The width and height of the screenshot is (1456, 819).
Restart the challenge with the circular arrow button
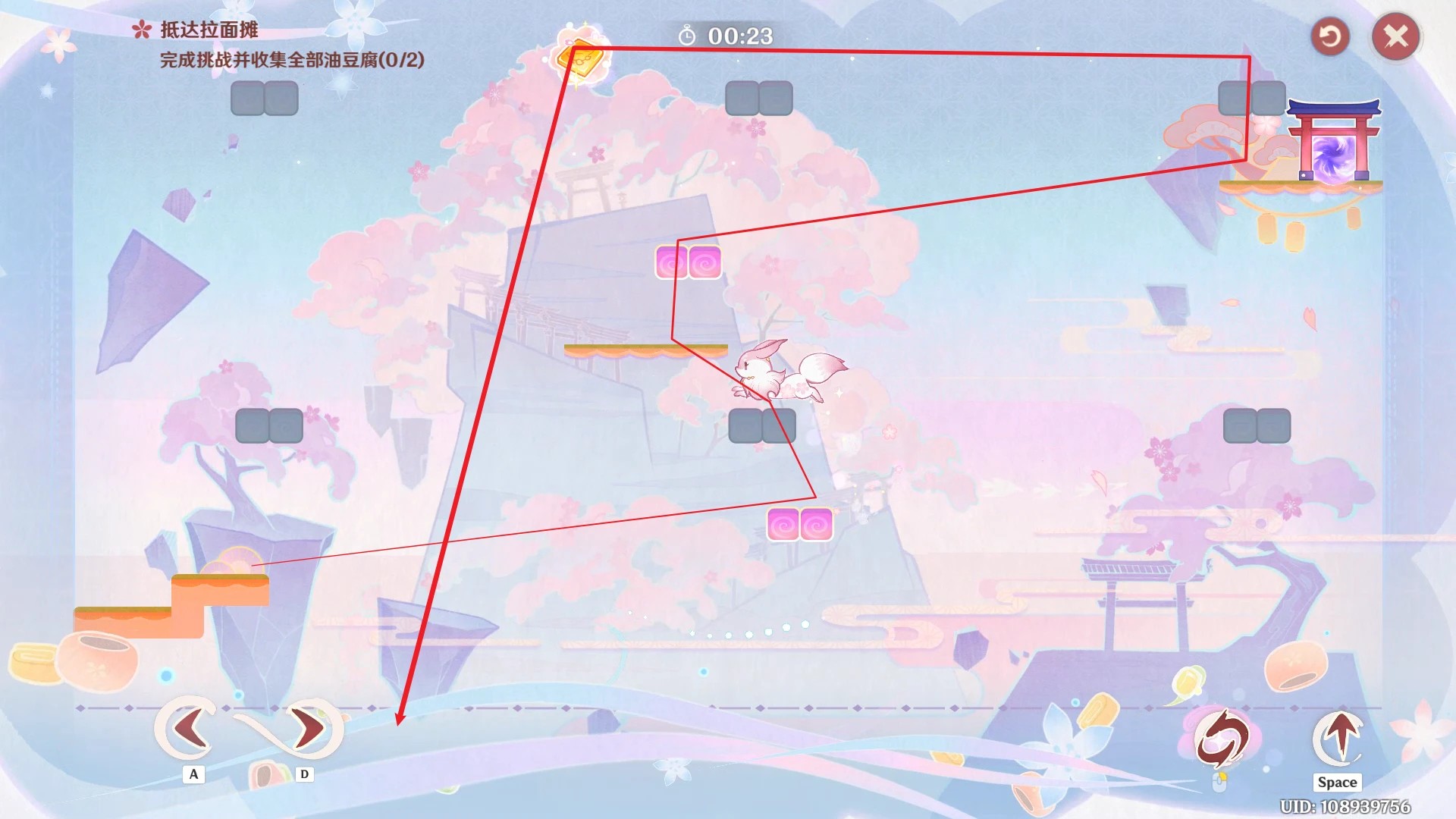[1330, 36]
